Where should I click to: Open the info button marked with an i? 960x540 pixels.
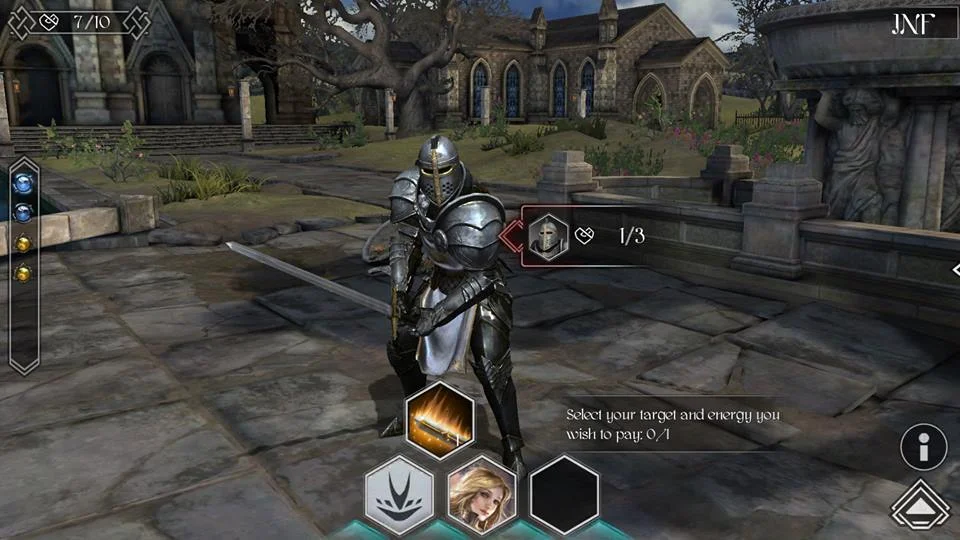pos(923,448)
